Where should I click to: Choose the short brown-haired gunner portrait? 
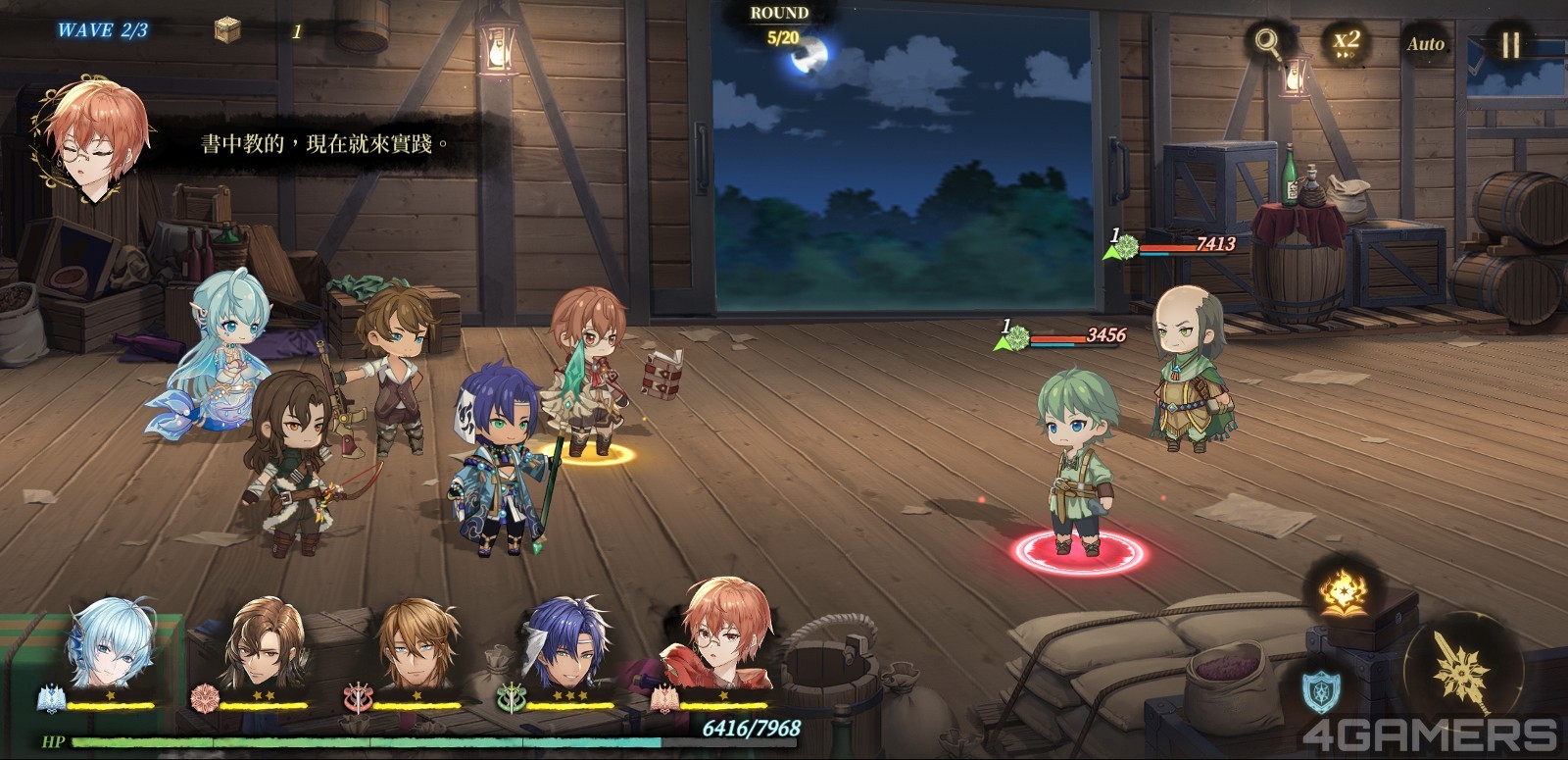(x=416, y=647)
